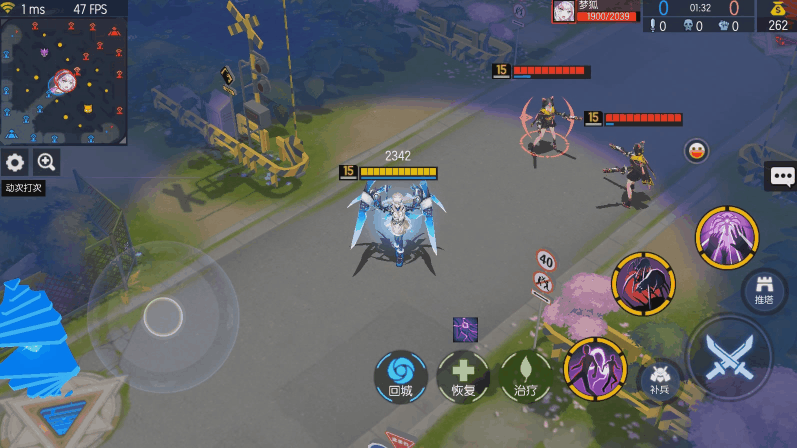
Task: Tap the virtual joystick center knob
Action: coord(162,317)
